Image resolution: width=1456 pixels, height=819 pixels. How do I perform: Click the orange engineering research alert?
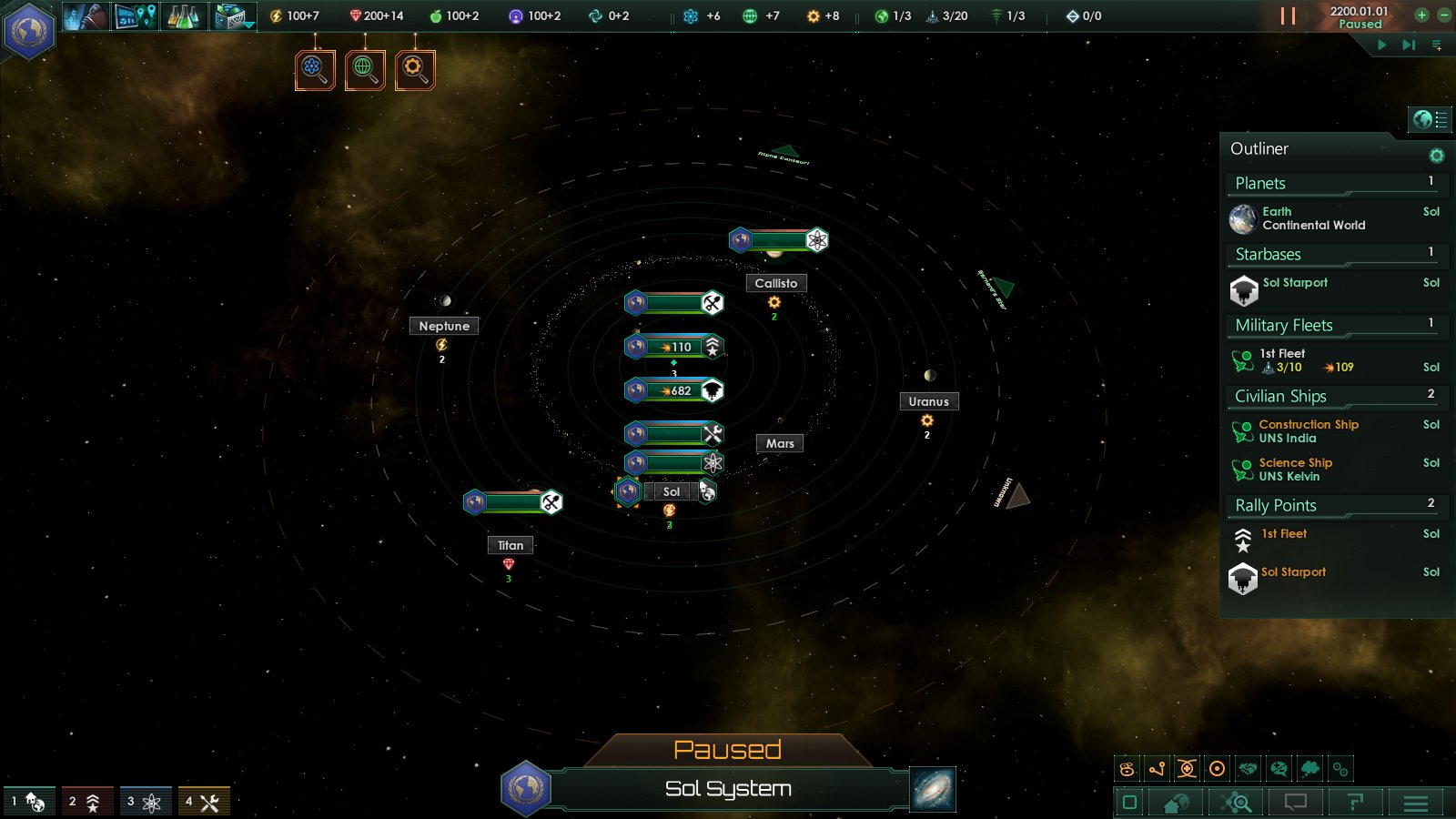415,69
